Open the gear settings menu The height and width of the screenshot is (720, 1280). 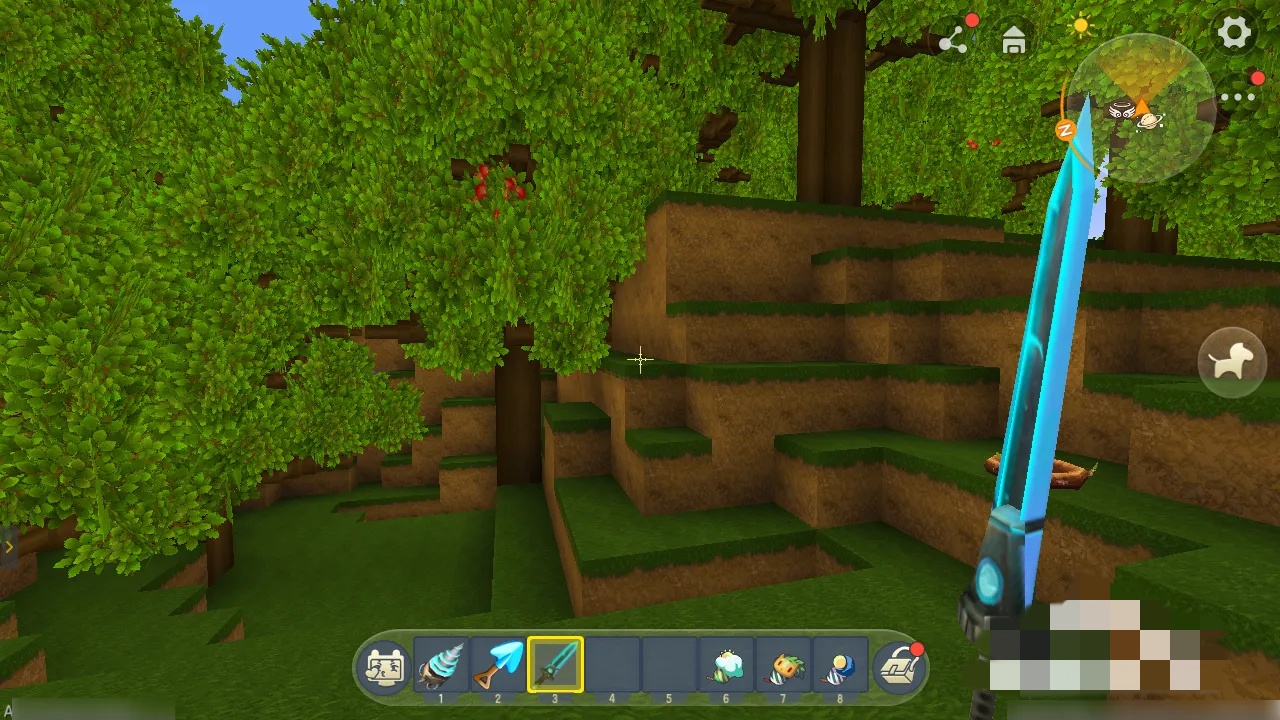pos(1234,33)
